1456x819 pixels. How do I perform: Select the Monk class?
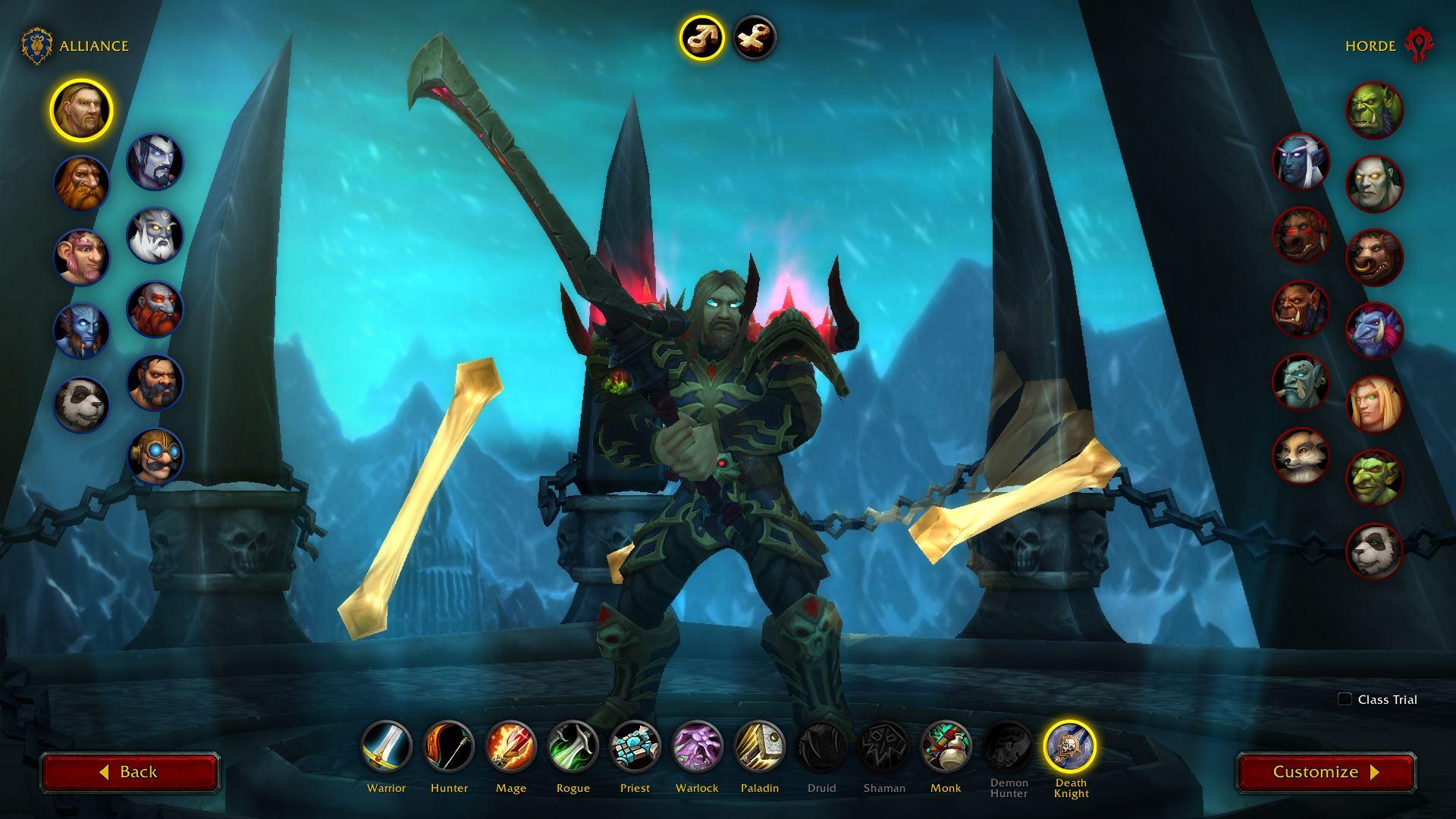pyautogui.click(x=946, y=747)
